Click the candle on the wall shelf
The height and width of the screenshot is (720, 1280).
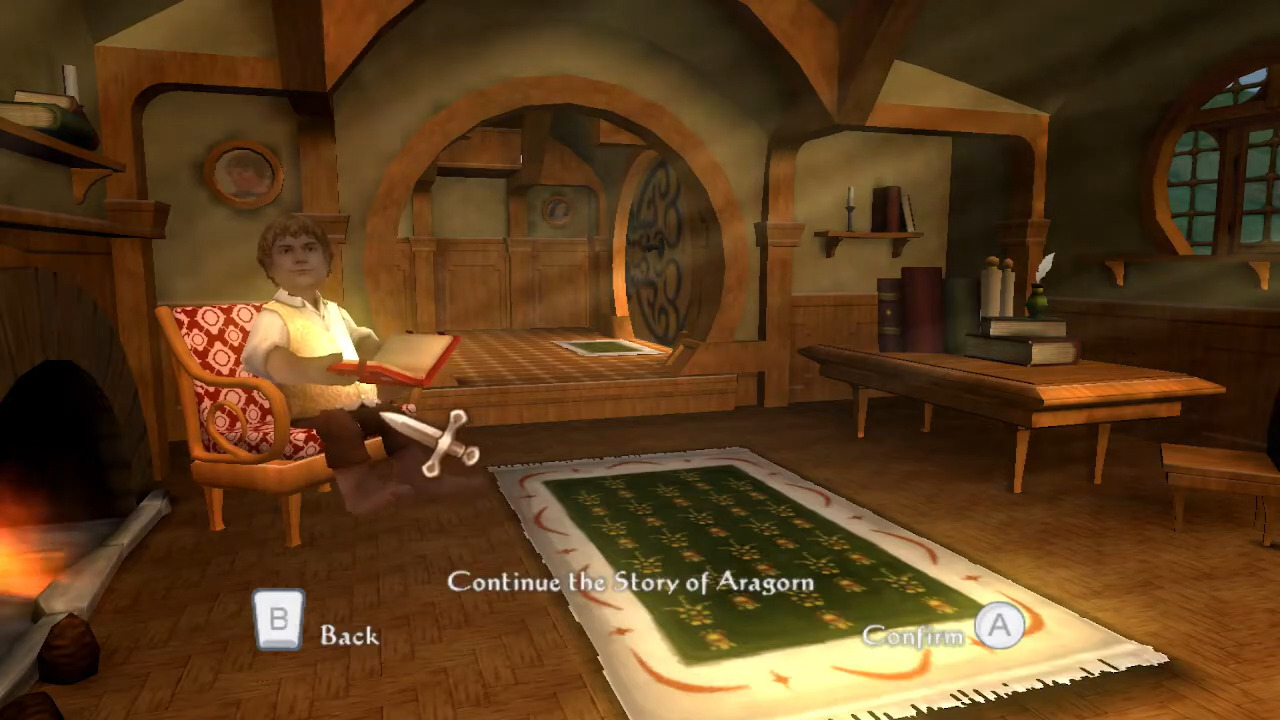849,205
